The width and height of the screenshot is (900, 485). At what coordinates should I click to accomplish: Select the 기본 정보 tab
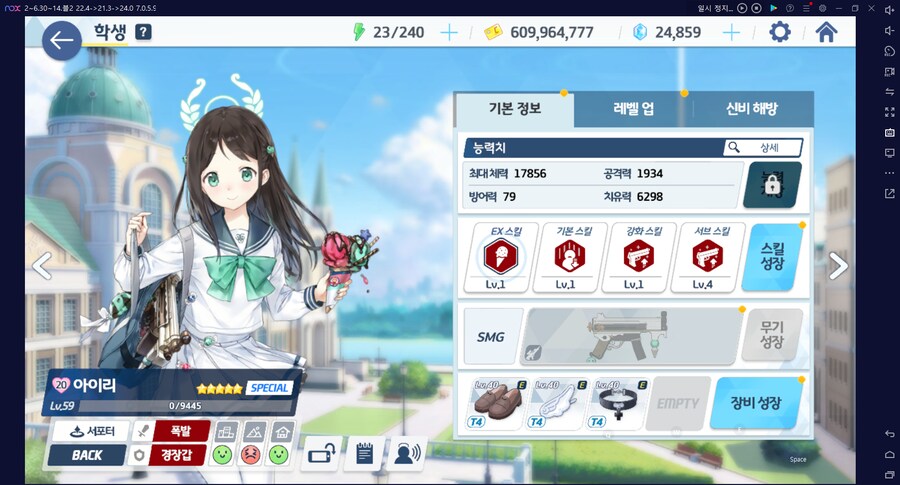point(514,109)
